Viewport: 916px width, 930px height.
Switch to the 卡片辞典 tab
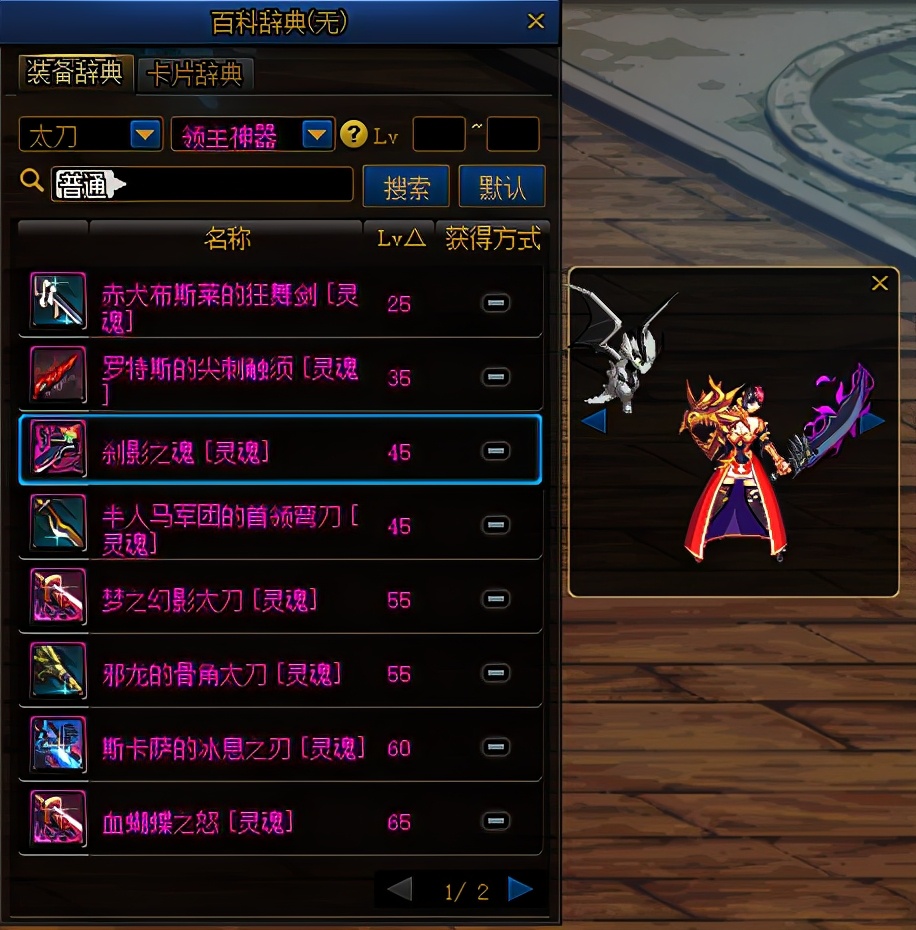196,74
